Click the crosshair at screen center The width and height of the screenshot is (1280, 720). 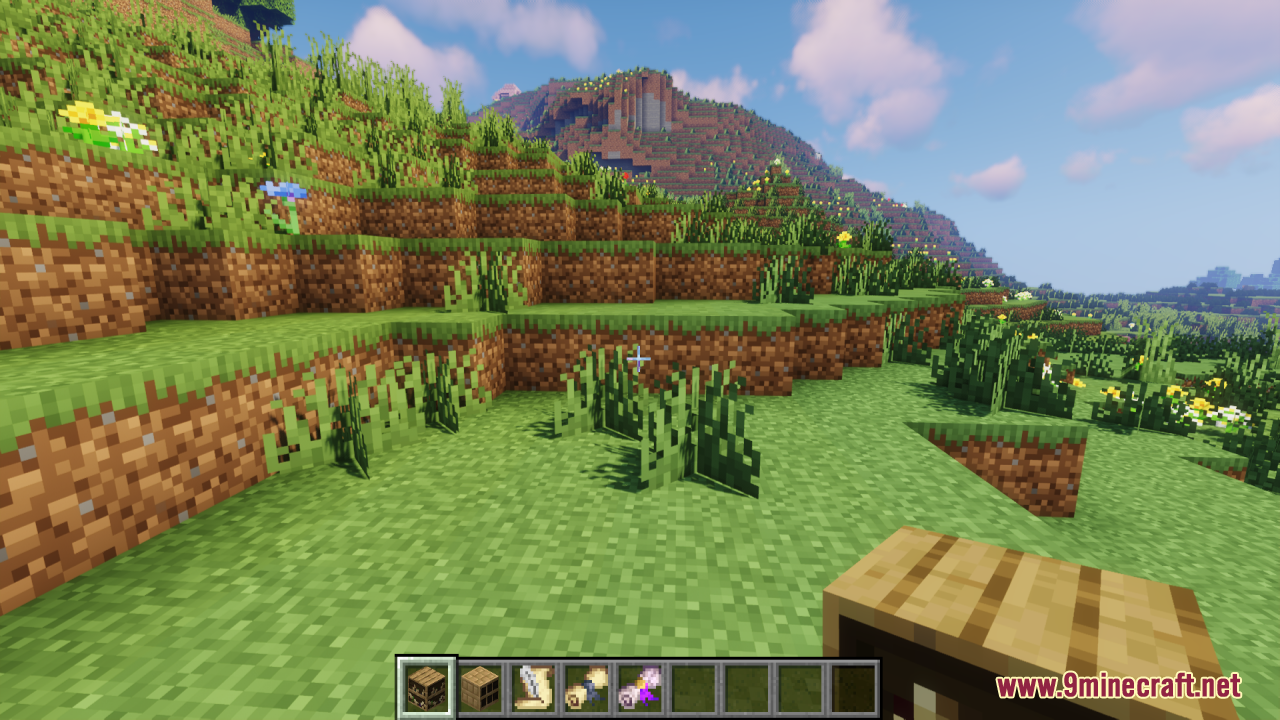pos(639,358)
